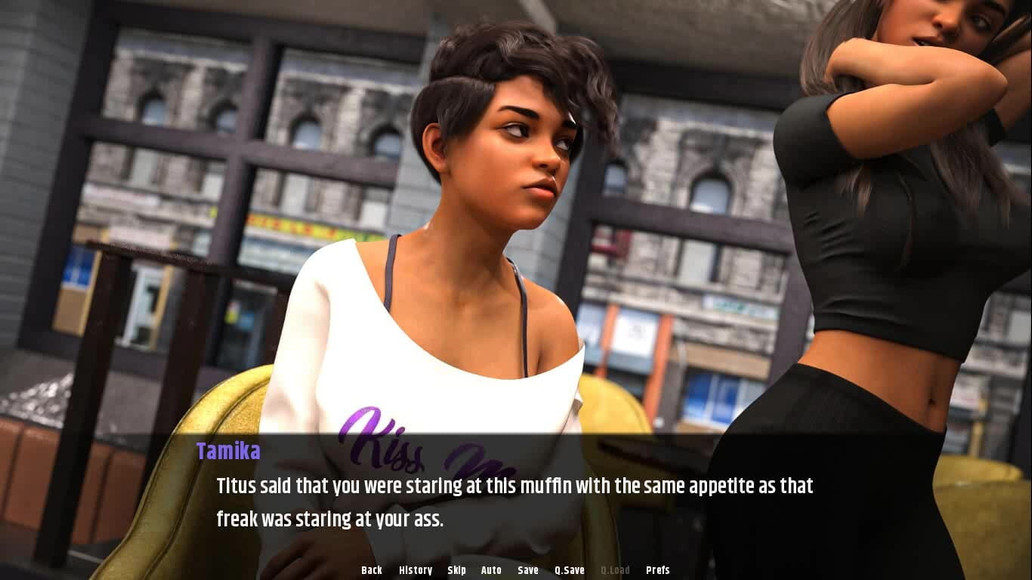The image size is (1032, 580).
Task: Toggle Skip mode in quick menu
Action: click(457, 570)
